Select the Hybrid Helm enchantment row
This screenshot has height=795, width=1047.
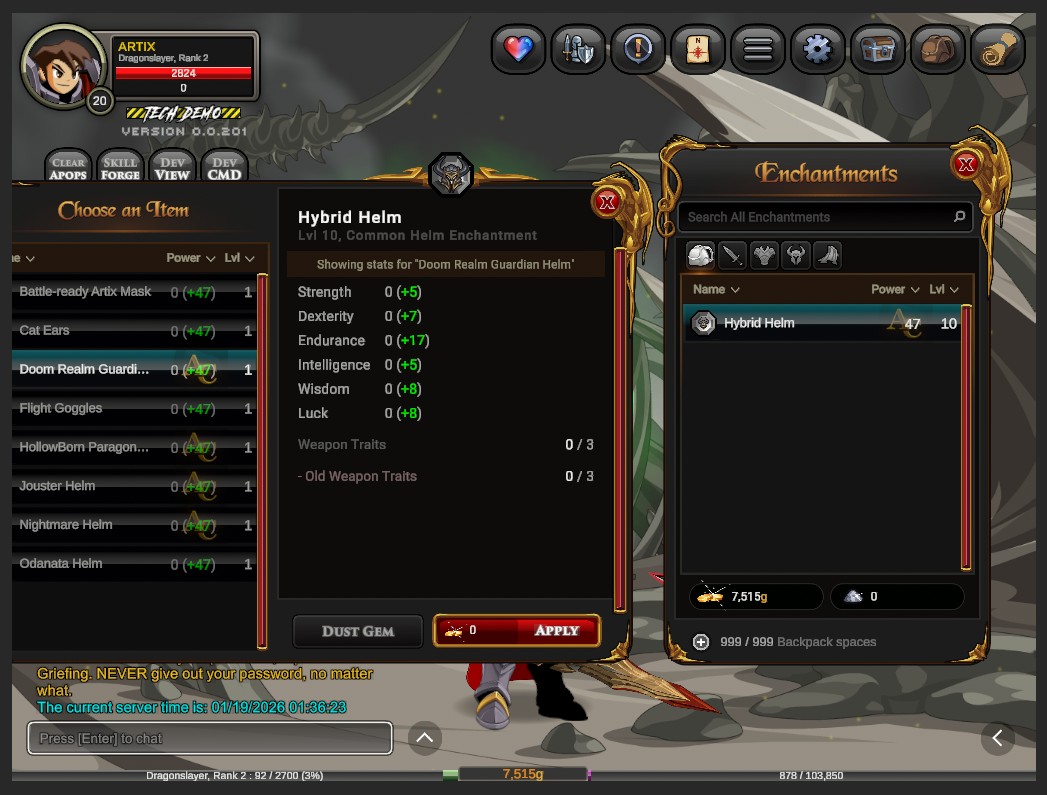[x=820, y=324]
